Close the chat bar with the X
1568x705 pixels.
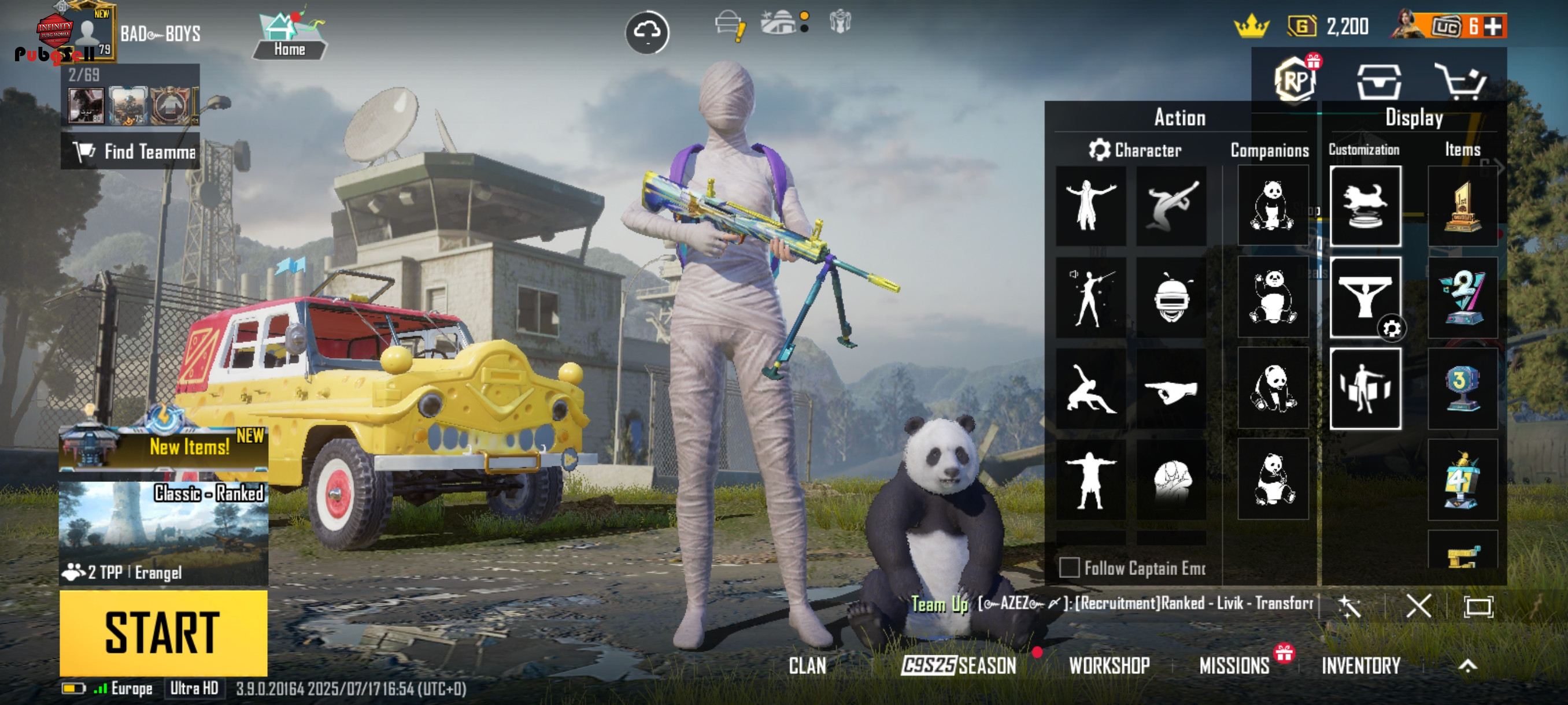(x=1418, y=606)
